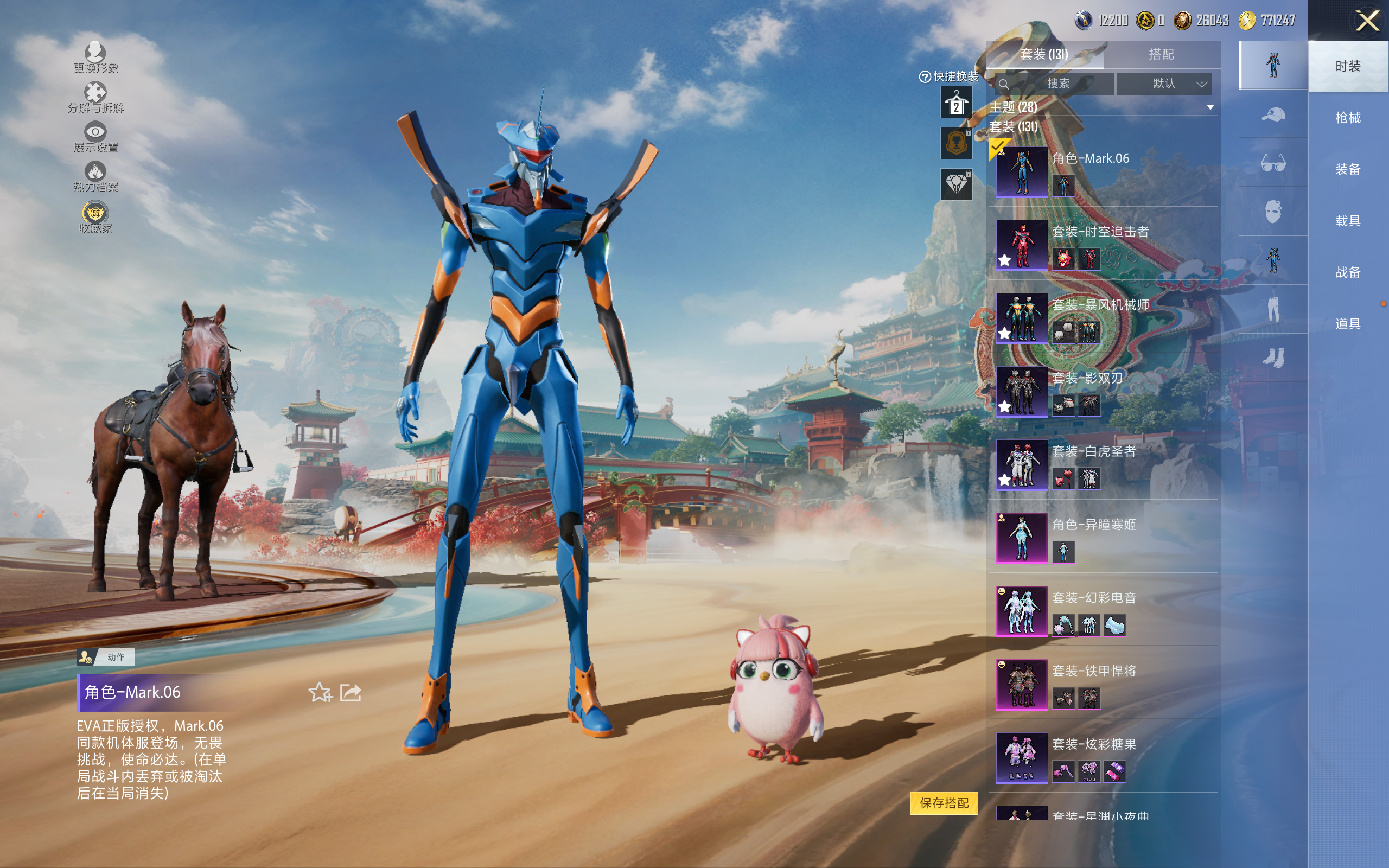Screen dimensions: 1389x868
Task: Open 展示设置 display settings
Action: pyautogui.click(x=95, y=137)
